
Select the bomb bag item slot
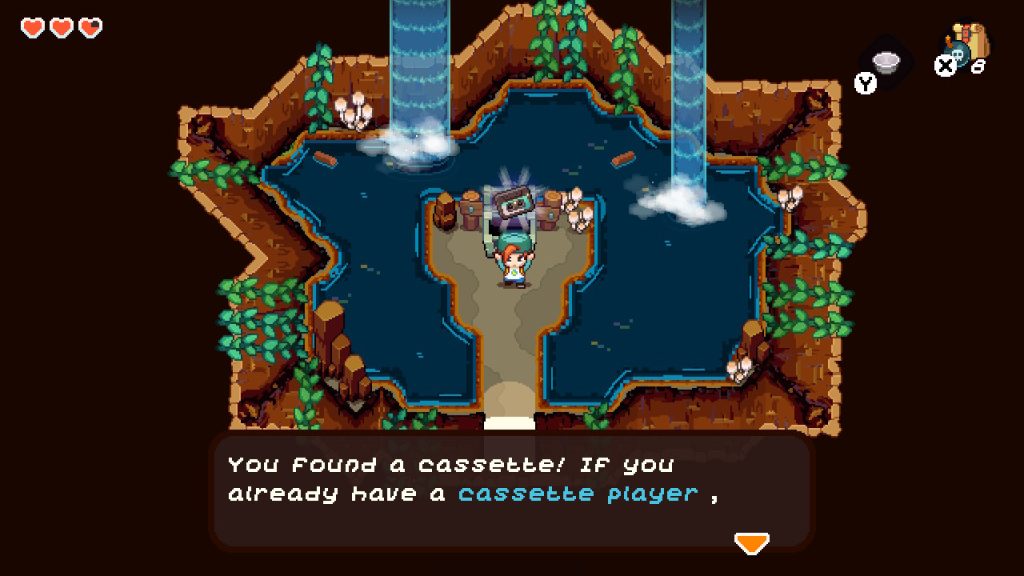966,47
